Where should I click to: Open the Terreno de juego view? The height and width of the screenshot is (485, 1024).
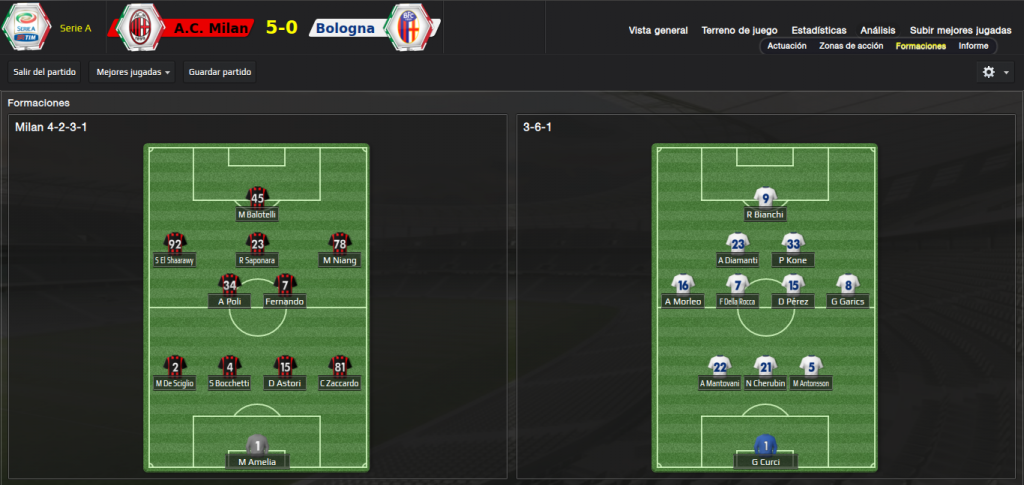[x=739, y=30]
